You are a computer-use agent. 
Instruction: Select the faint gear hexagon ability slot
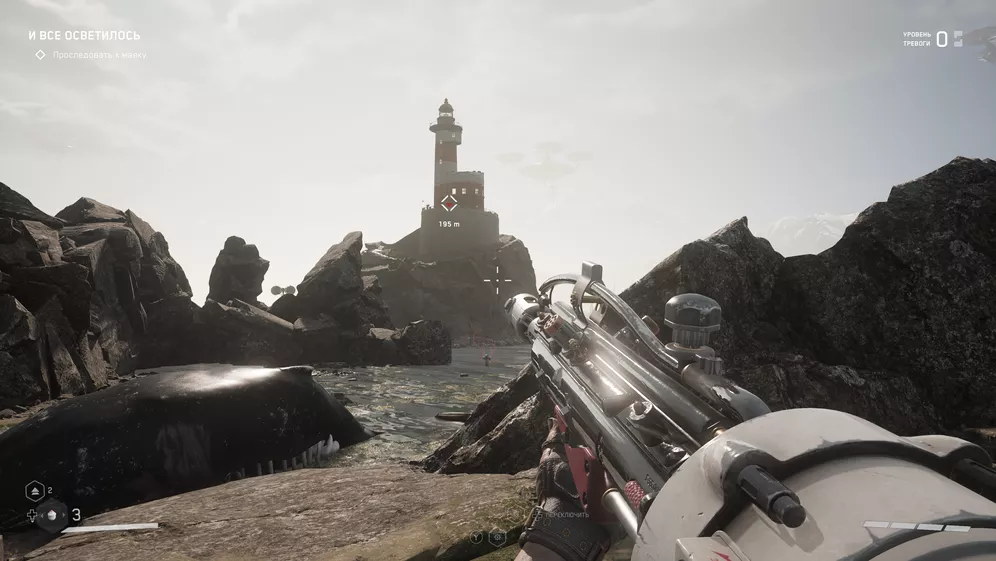click(496, 537)
